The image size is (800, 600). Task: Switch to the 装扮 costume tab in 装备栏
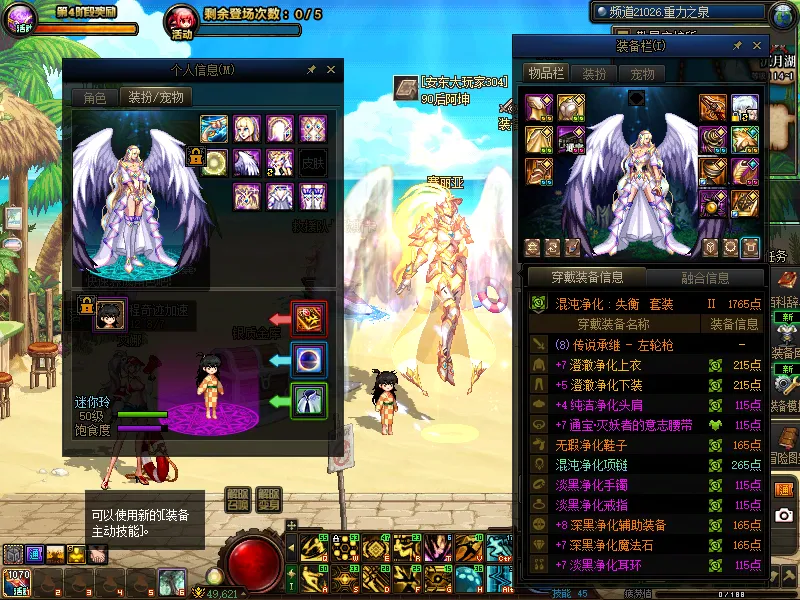tap(594, 73)
